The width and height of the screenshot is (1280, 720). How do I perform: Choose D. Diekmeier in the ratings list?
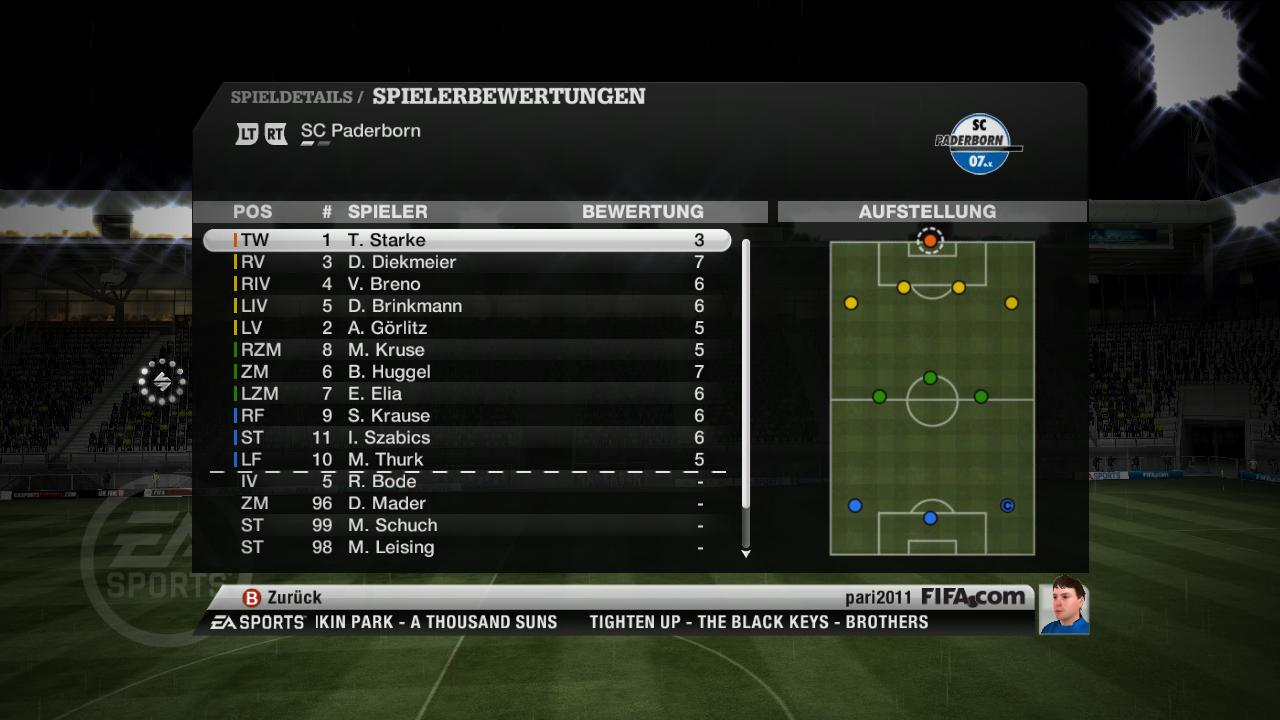(x=467, y=262)
